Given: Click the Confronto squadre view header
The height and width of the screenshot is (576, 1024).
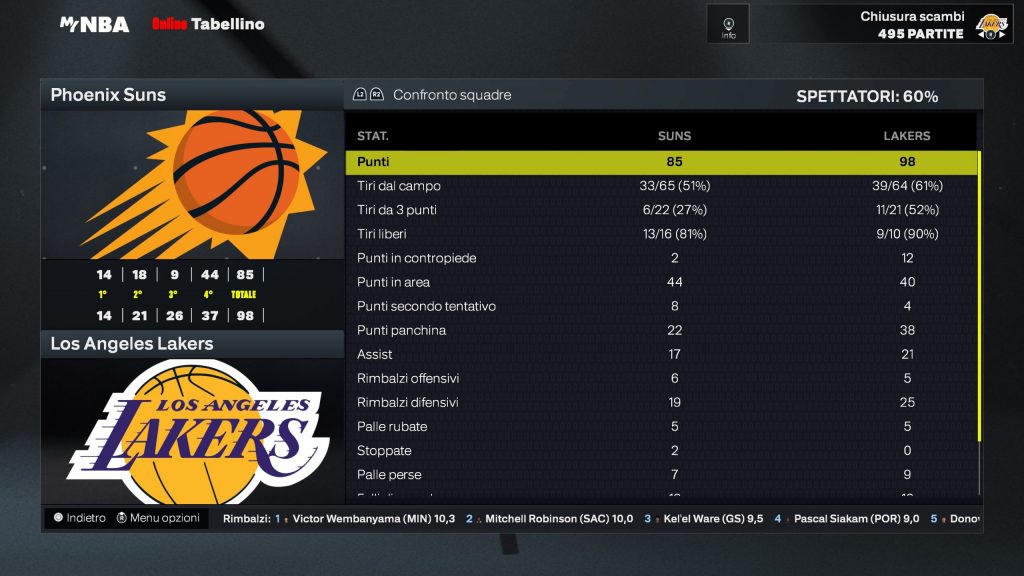Looking at the screenshot, I should coord(451,95).
